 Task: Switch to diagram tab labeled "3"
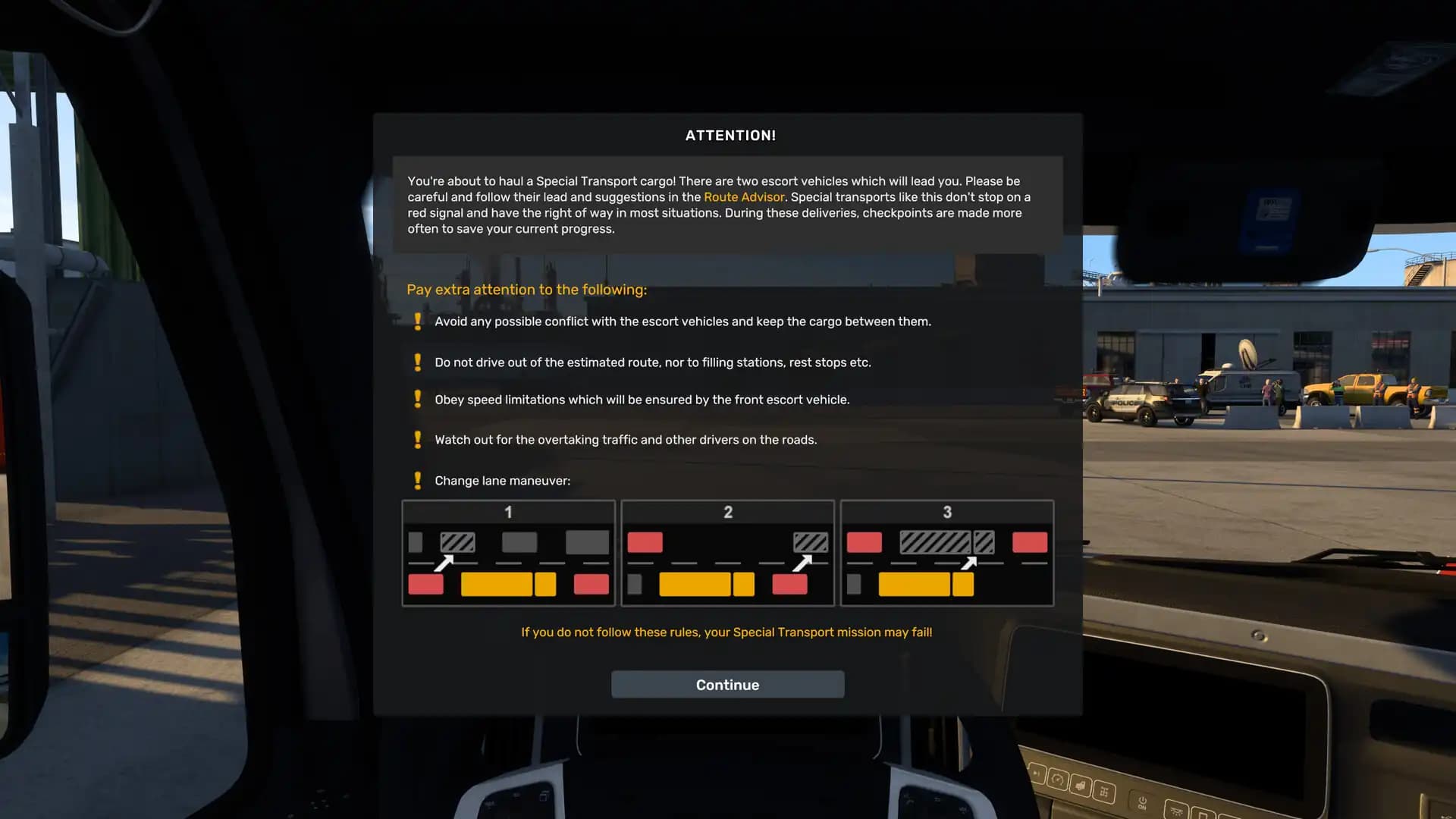(x=946, y=513)
